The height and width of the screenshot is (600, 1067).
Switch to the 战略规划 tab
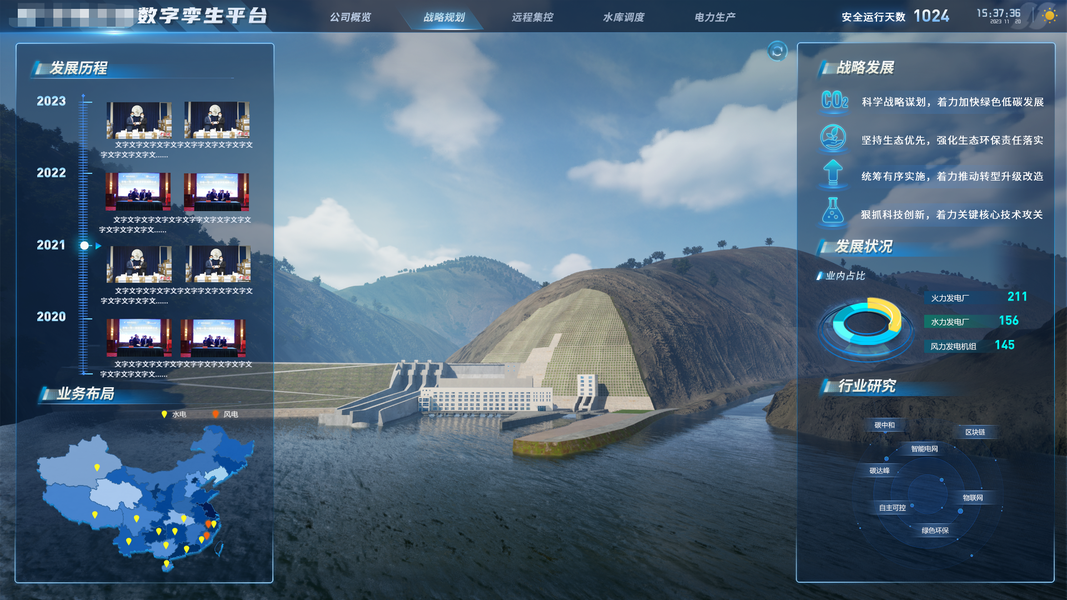click(x=444, y=17)
